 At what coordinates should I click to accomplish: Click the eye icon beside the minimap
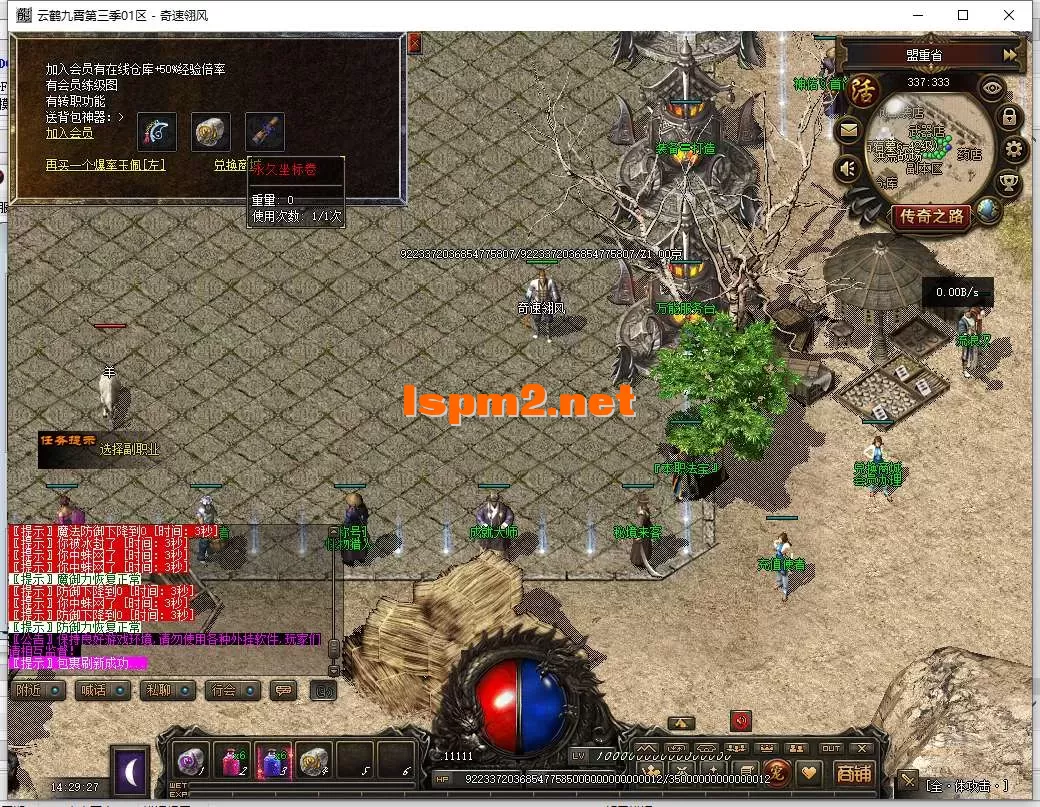coord(991,88)
